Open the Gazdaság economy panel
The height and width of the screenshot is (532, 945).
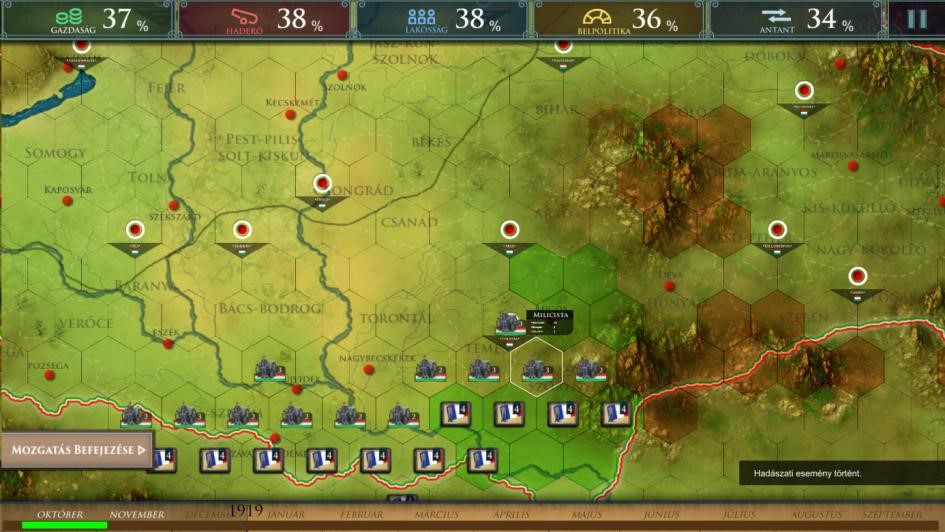[87, 20]
